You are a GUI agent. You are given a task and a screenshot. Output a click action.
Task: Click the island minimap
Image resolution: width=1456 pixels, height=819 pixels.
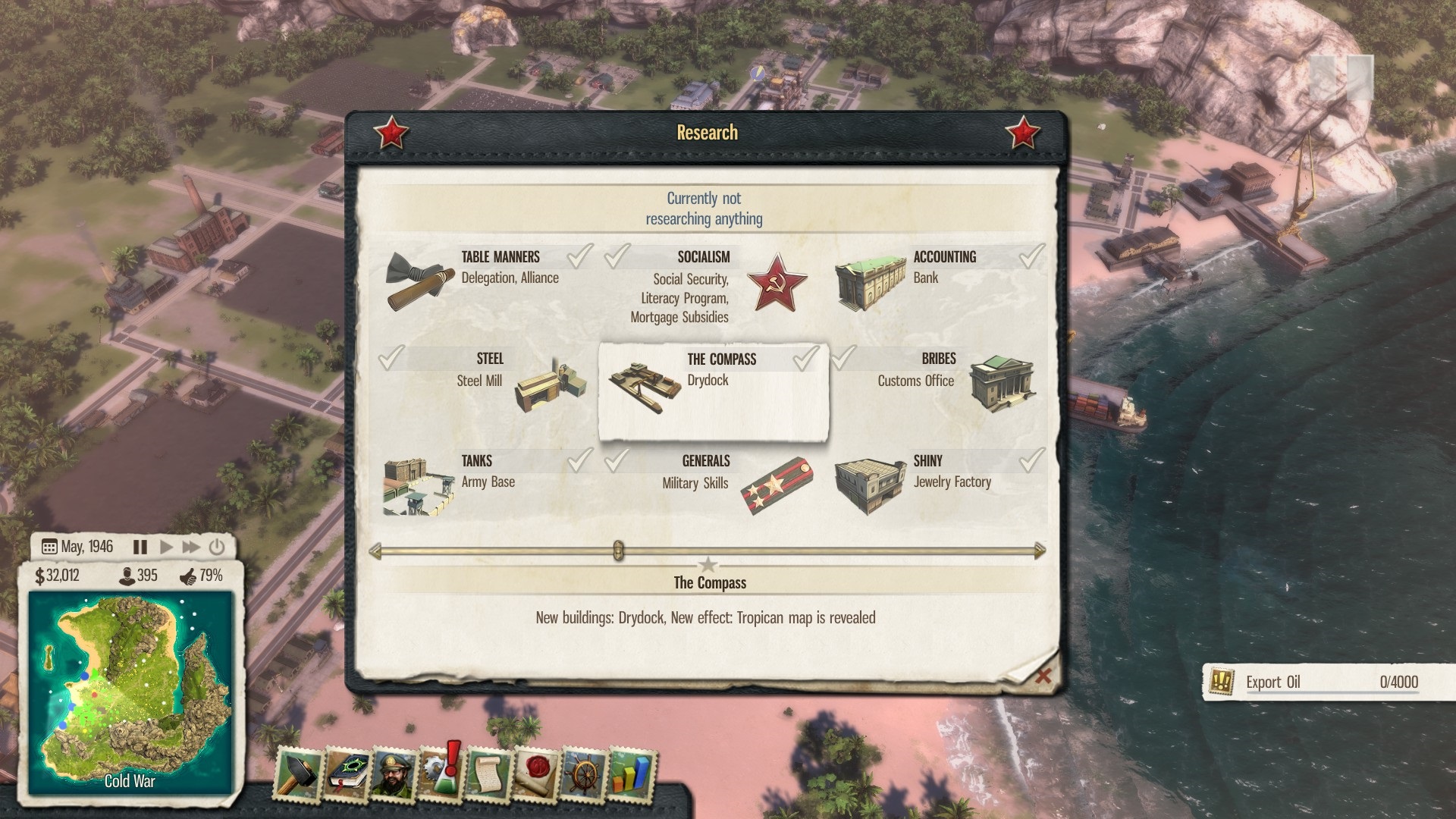tap(130, 690)
